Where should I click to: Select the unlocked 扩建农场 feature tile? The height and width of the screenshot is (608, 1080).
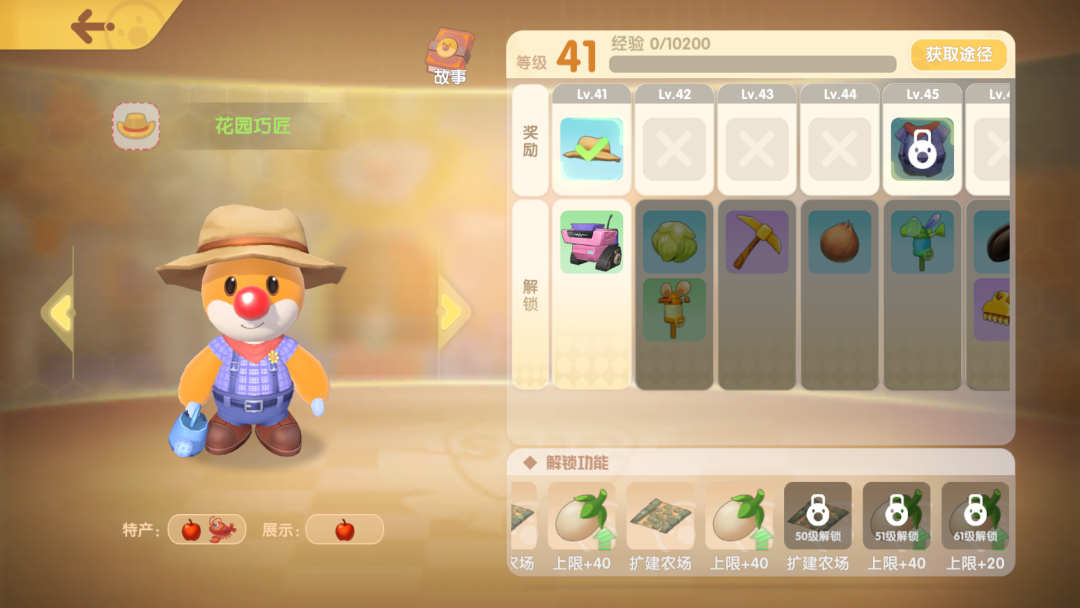(660, 516)
